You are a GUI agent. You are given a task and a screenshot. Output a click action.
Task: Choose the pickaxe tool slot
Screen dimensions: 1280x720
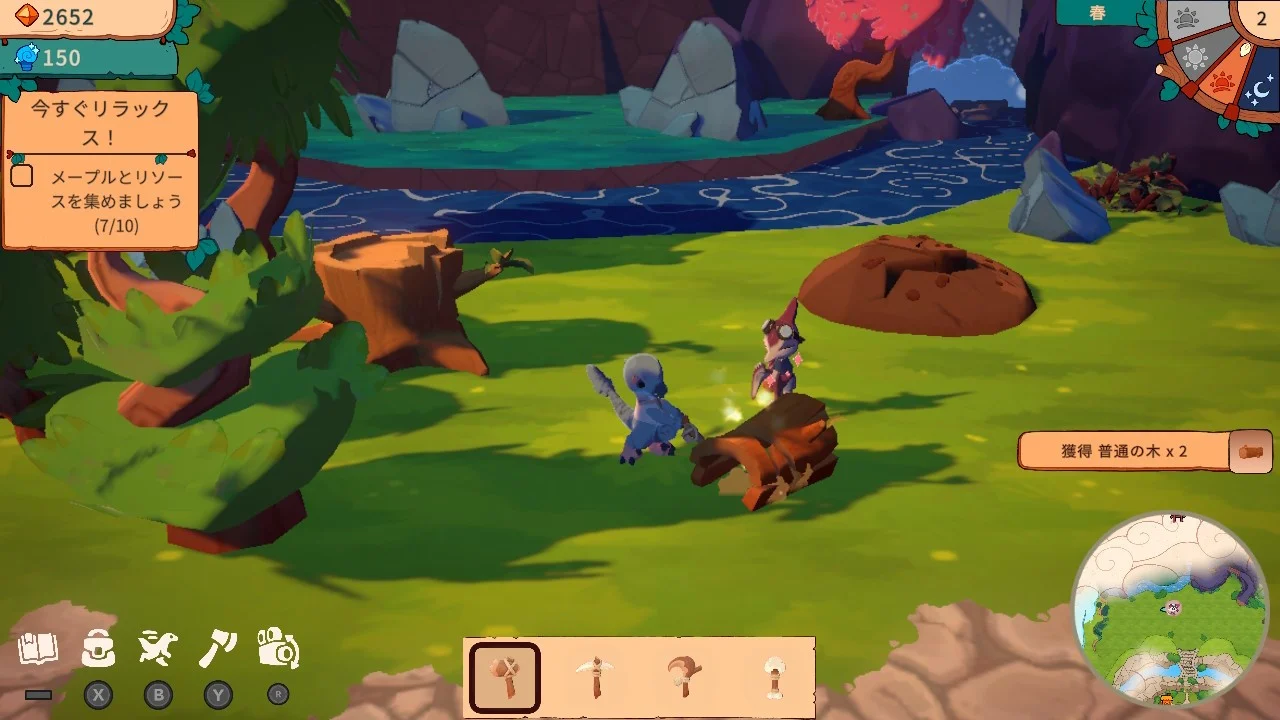tap(596, 677)
